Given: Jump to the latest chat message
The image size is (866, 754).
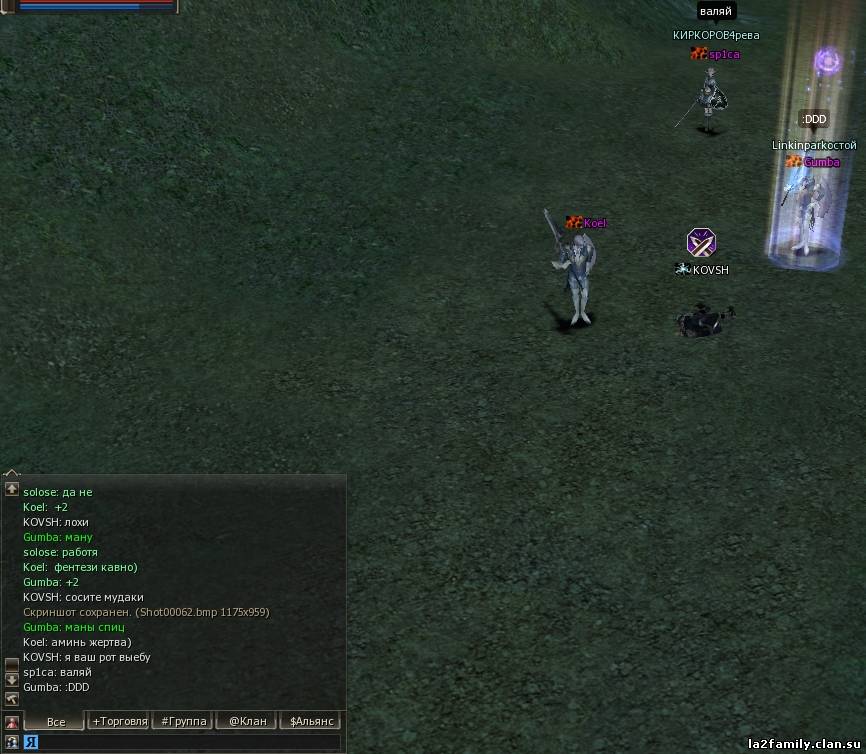Looking at the screenshot, I should click(x=12, y=698).
